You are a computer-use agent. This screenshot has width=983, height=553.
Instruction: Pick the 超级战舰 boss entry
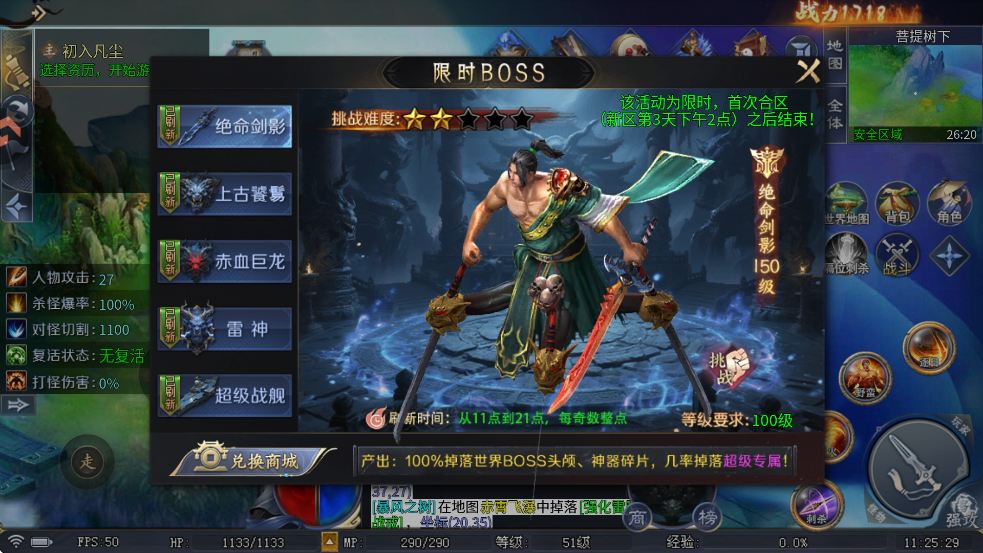[225, 396]
